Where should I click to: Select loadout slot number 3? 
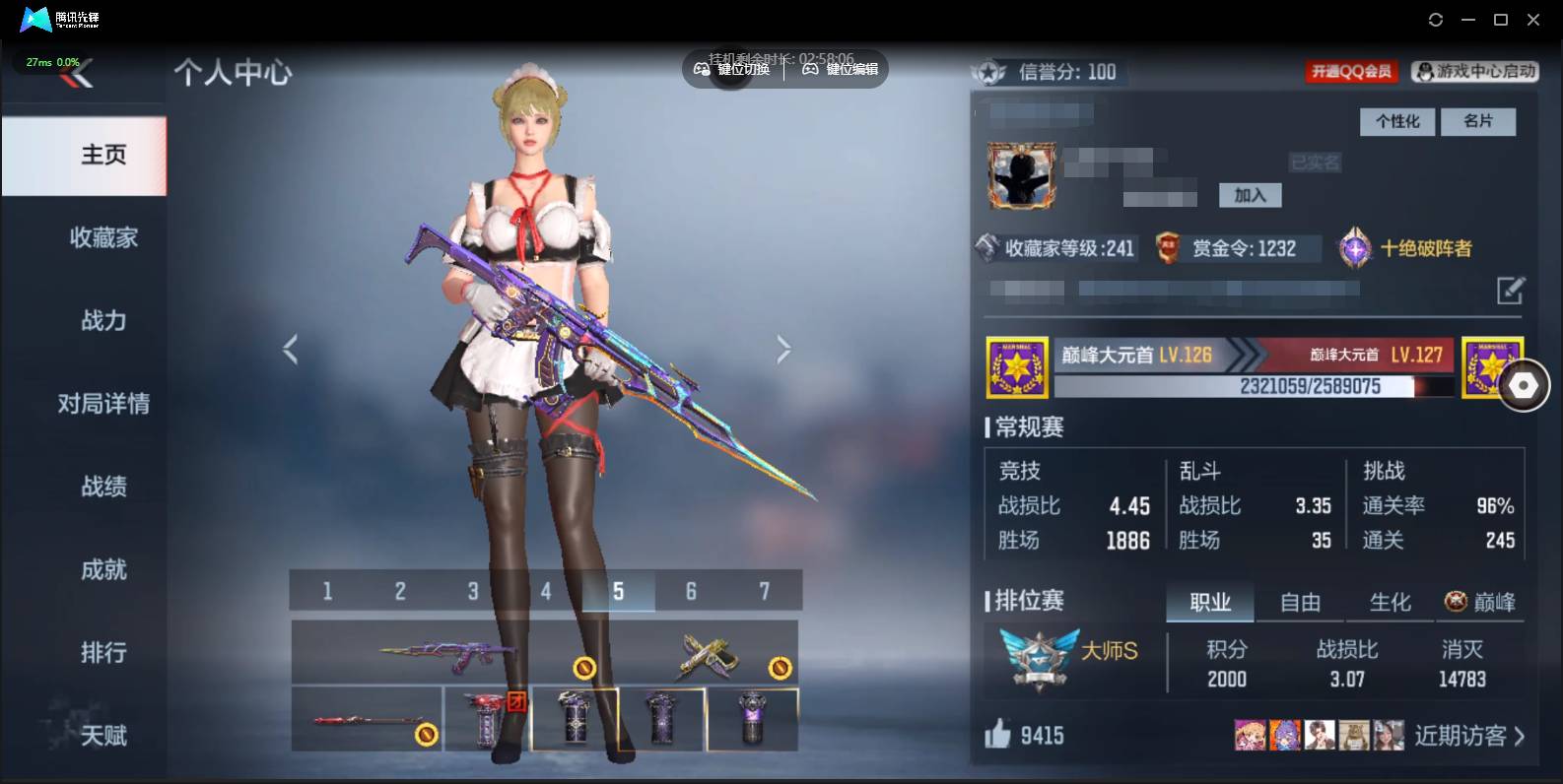[x=473, y=591]
